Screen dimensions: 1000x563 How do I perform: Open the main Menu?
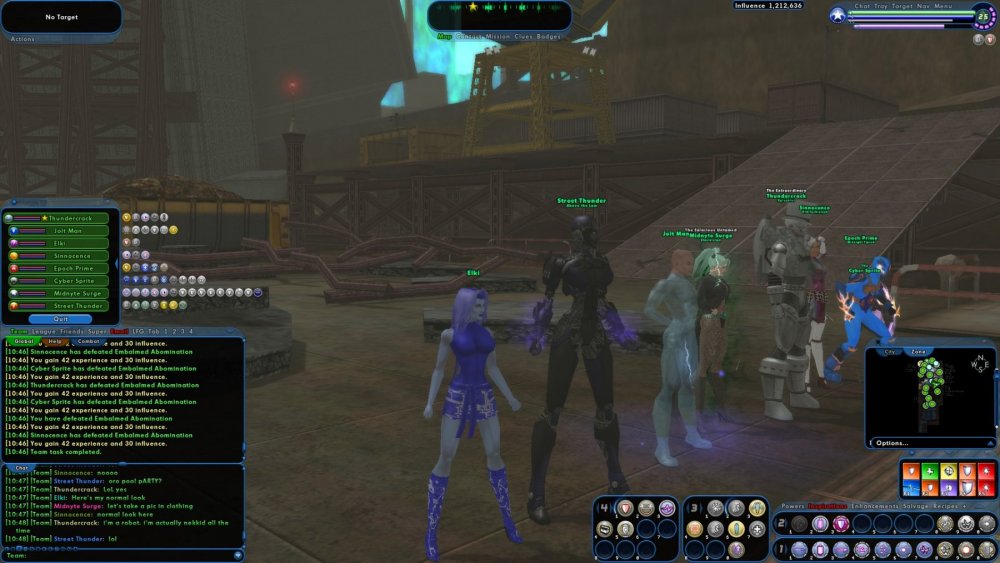[943, 6]
